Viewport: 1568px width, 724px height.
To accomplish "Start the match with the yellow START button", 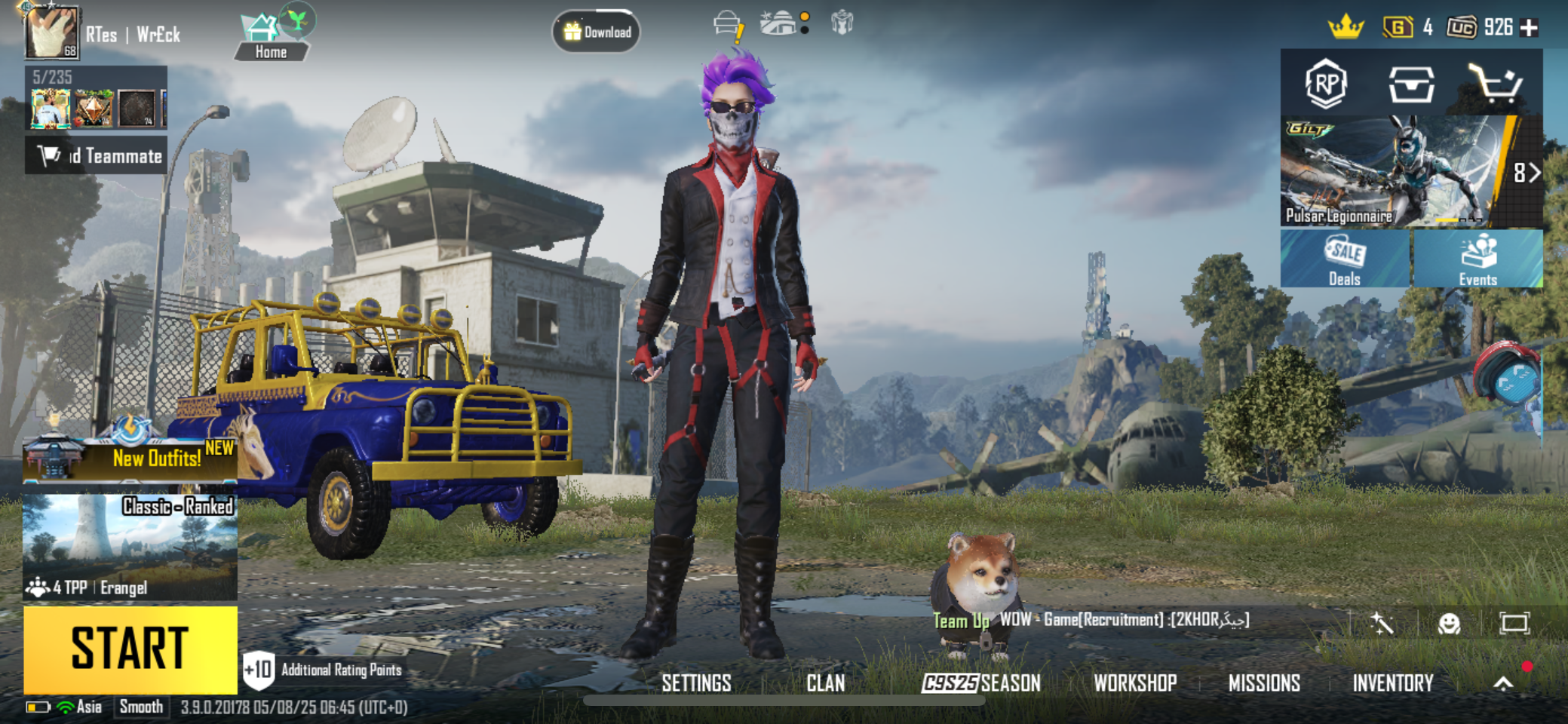I will pos(130,649).
